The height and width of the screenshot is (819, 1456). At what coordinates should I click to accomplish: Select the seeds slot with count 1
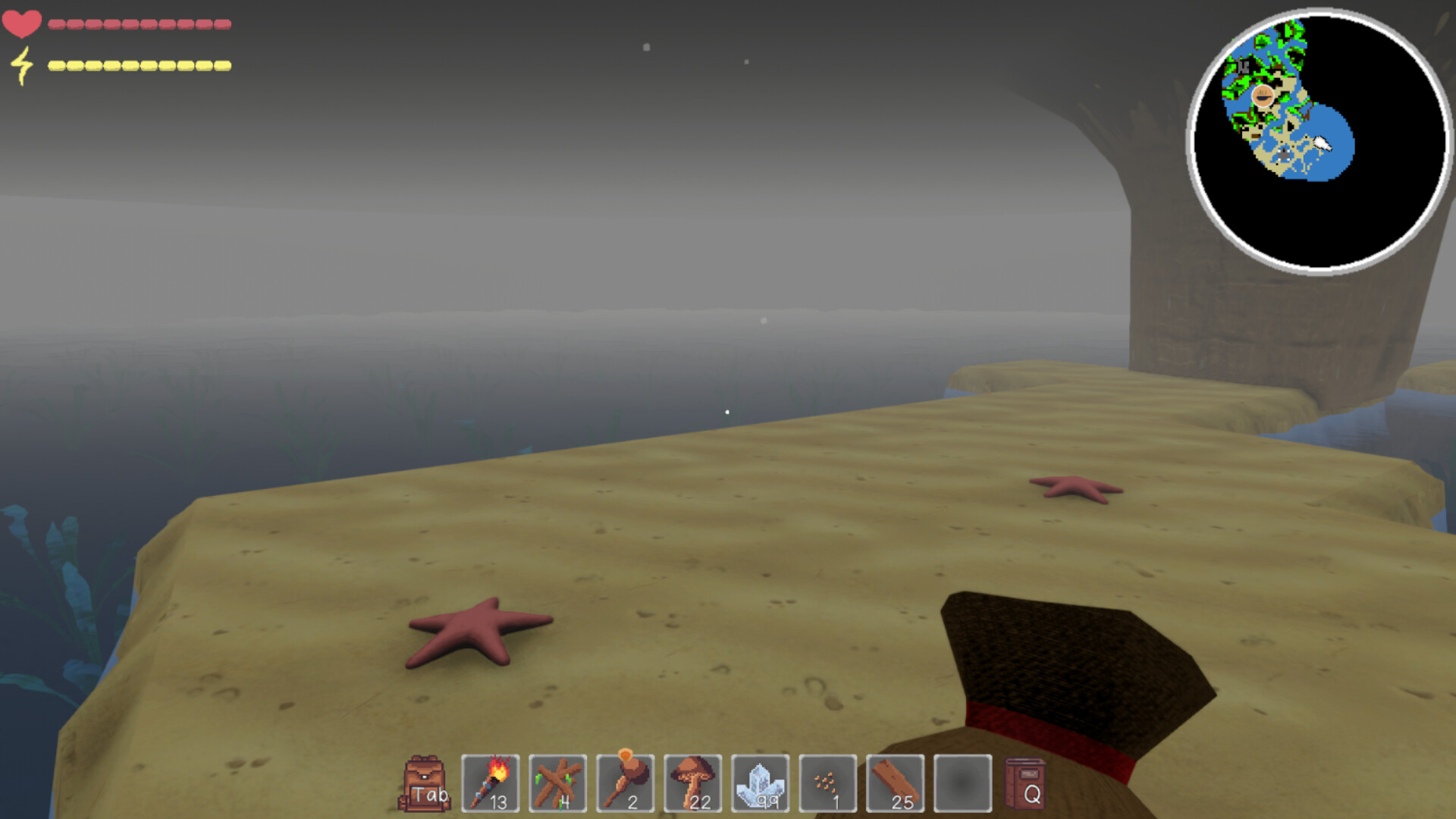pyautogui.click(x=829, y=783)
